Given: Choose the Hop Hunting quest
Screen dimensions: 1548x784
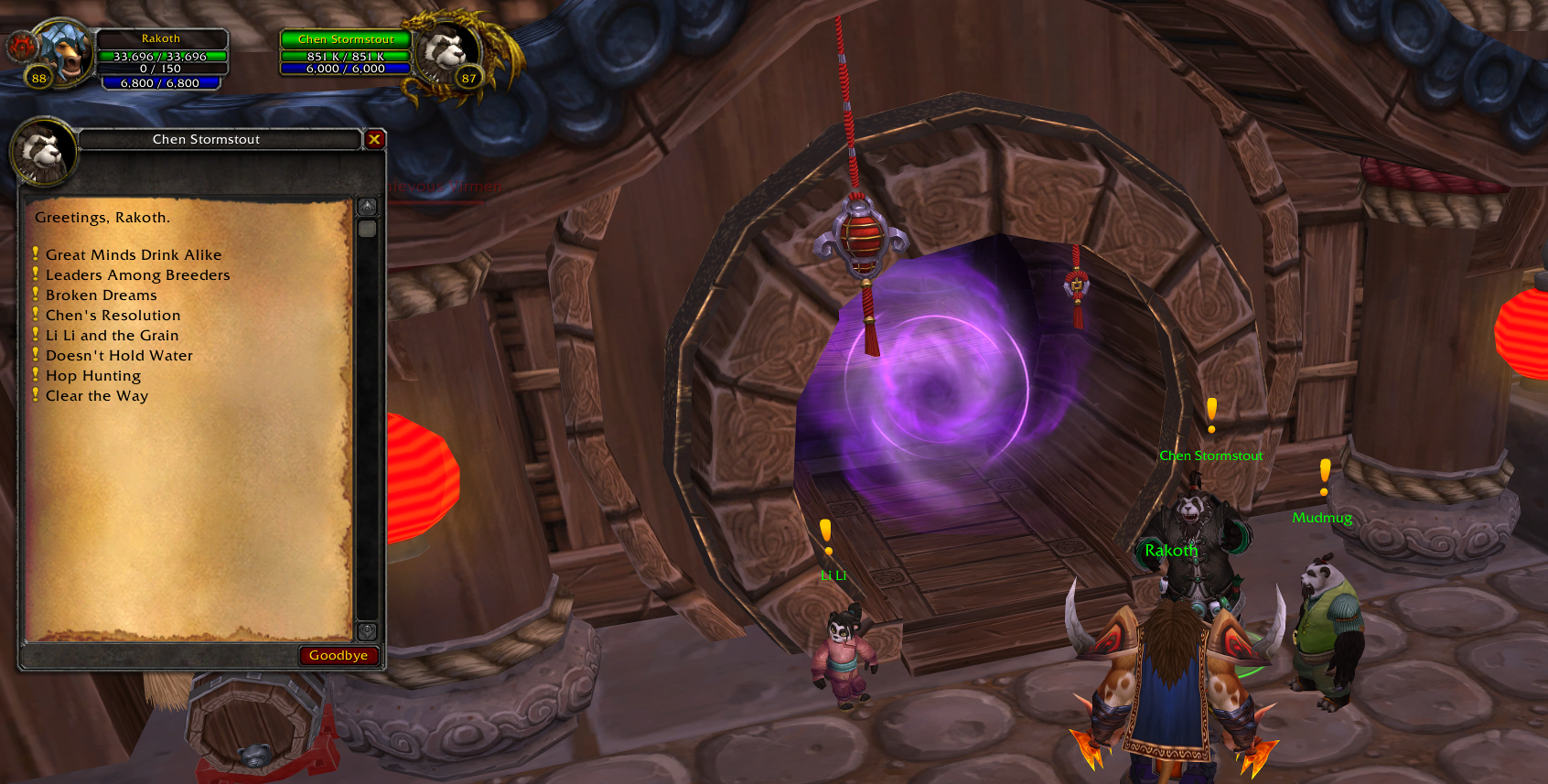Looking at the screenshot, I should click(x=93, y=376).
